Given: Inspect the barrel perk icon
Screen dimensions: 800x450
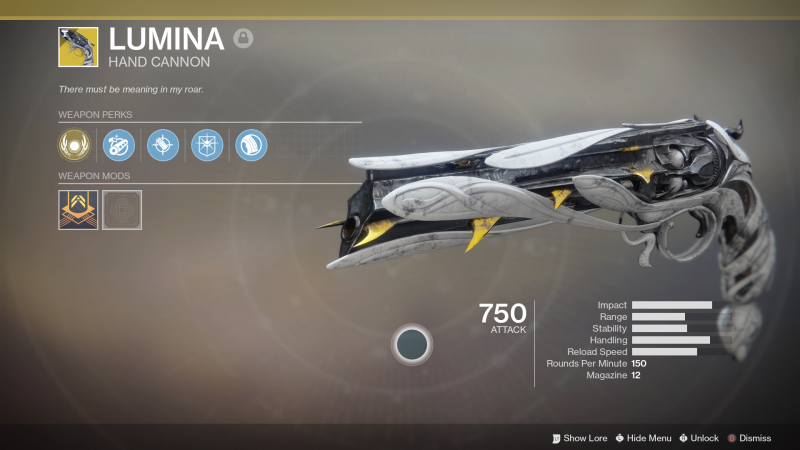Looking at the screenshot, I should [x=118, y=146].
